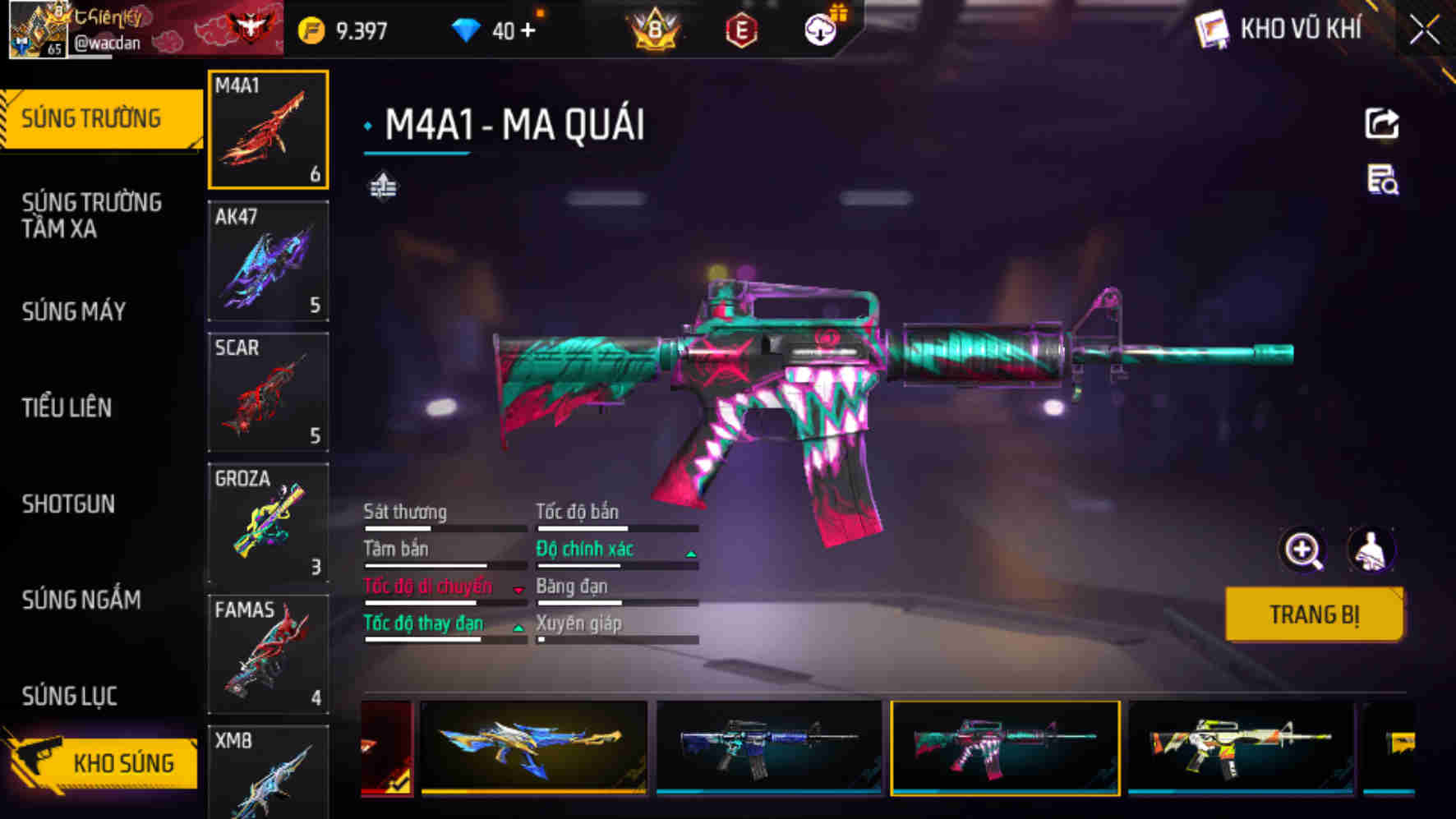The width and height of the screenshot is (1456, 819).
Task: Open the Súng Lục category
Action: pyautogui.click(x=70, y=696)
